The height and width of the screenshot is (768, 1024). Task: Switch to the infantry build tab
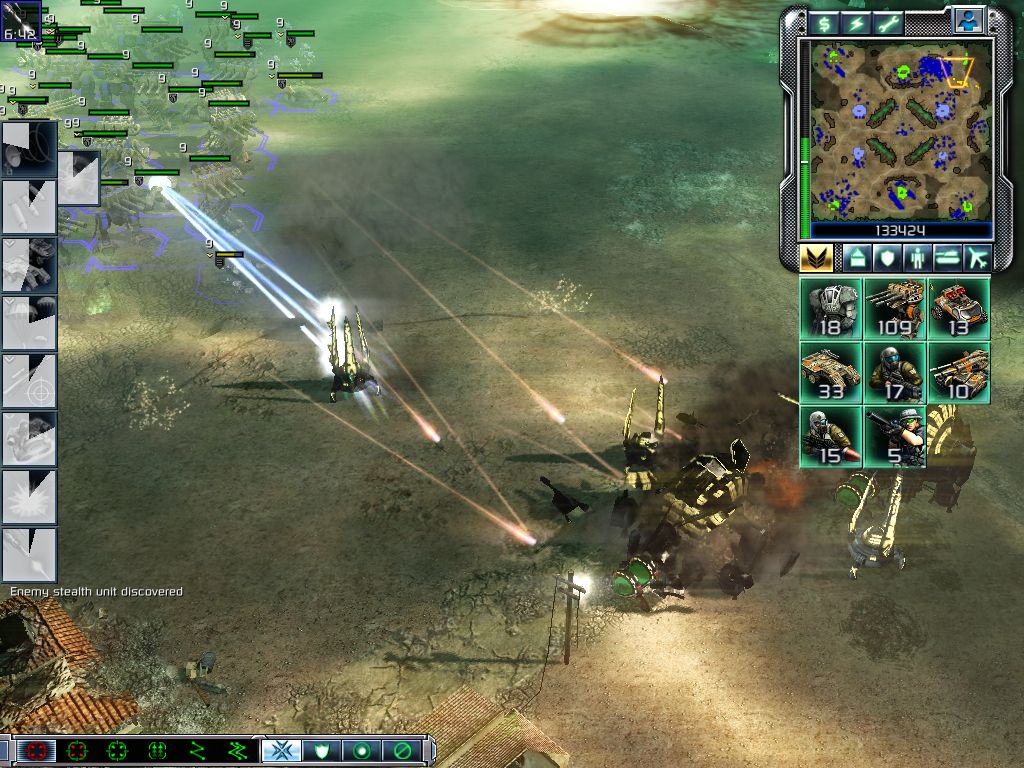click(x=918, y=258)
